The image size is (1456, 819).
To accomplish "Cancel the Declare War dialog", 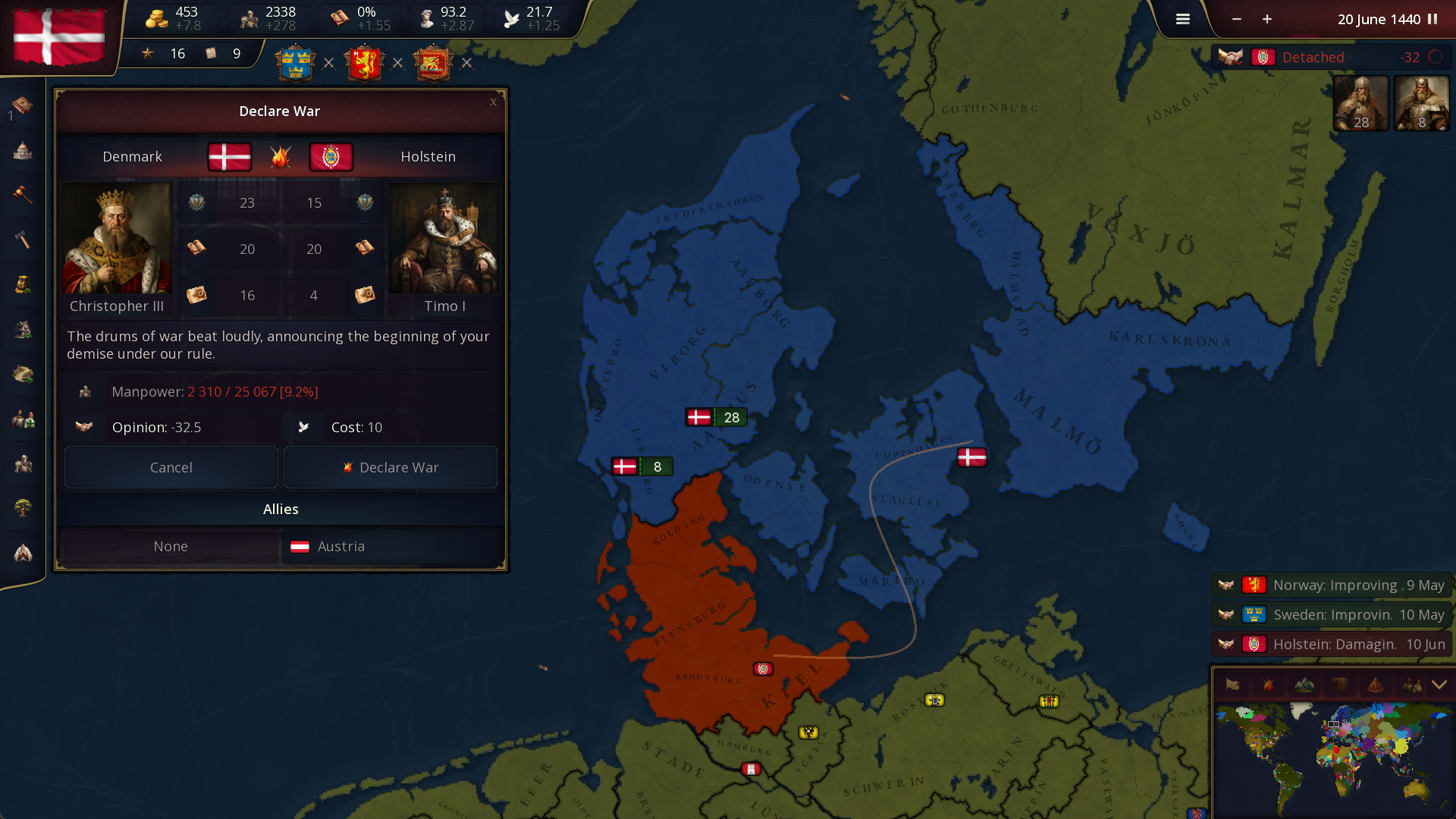I will click(x=171, y=467).
